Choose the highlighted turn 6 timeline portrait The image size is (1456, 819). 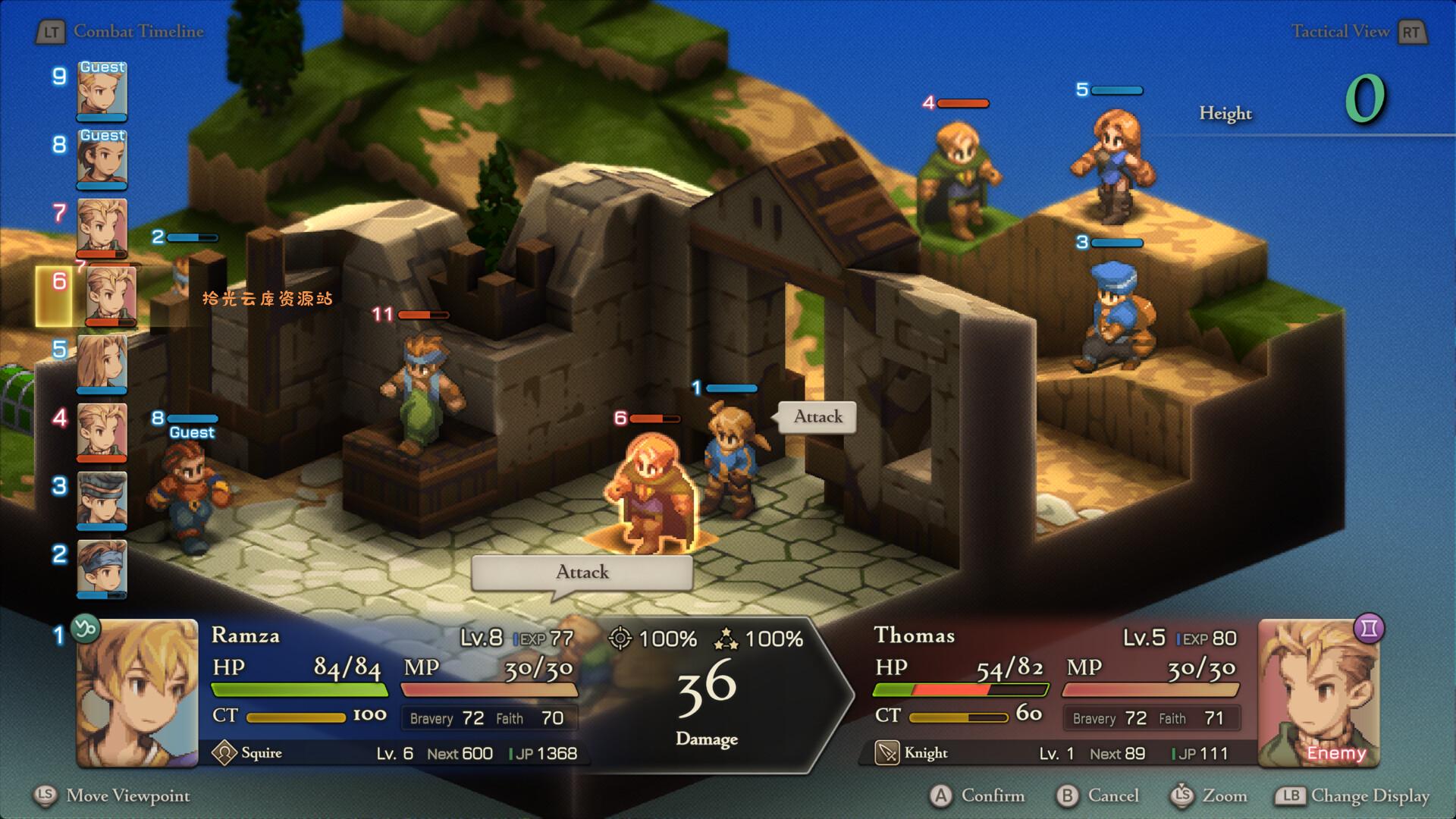click(111, 297)
